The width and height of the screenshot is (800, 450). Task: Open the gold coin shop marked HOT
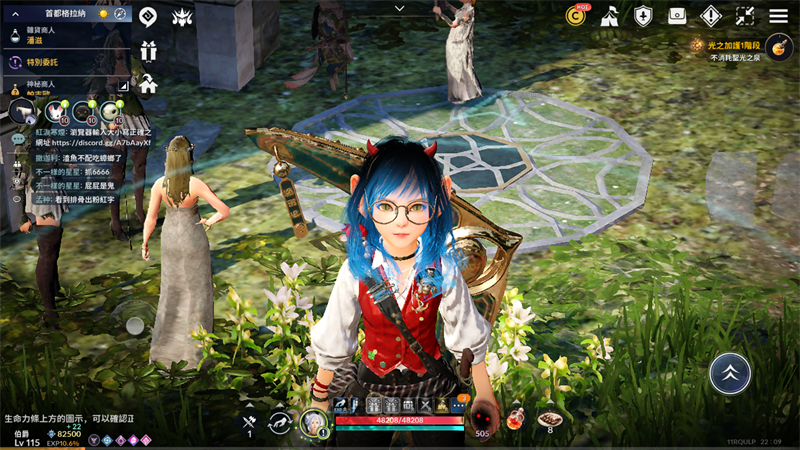click(576, 16)
